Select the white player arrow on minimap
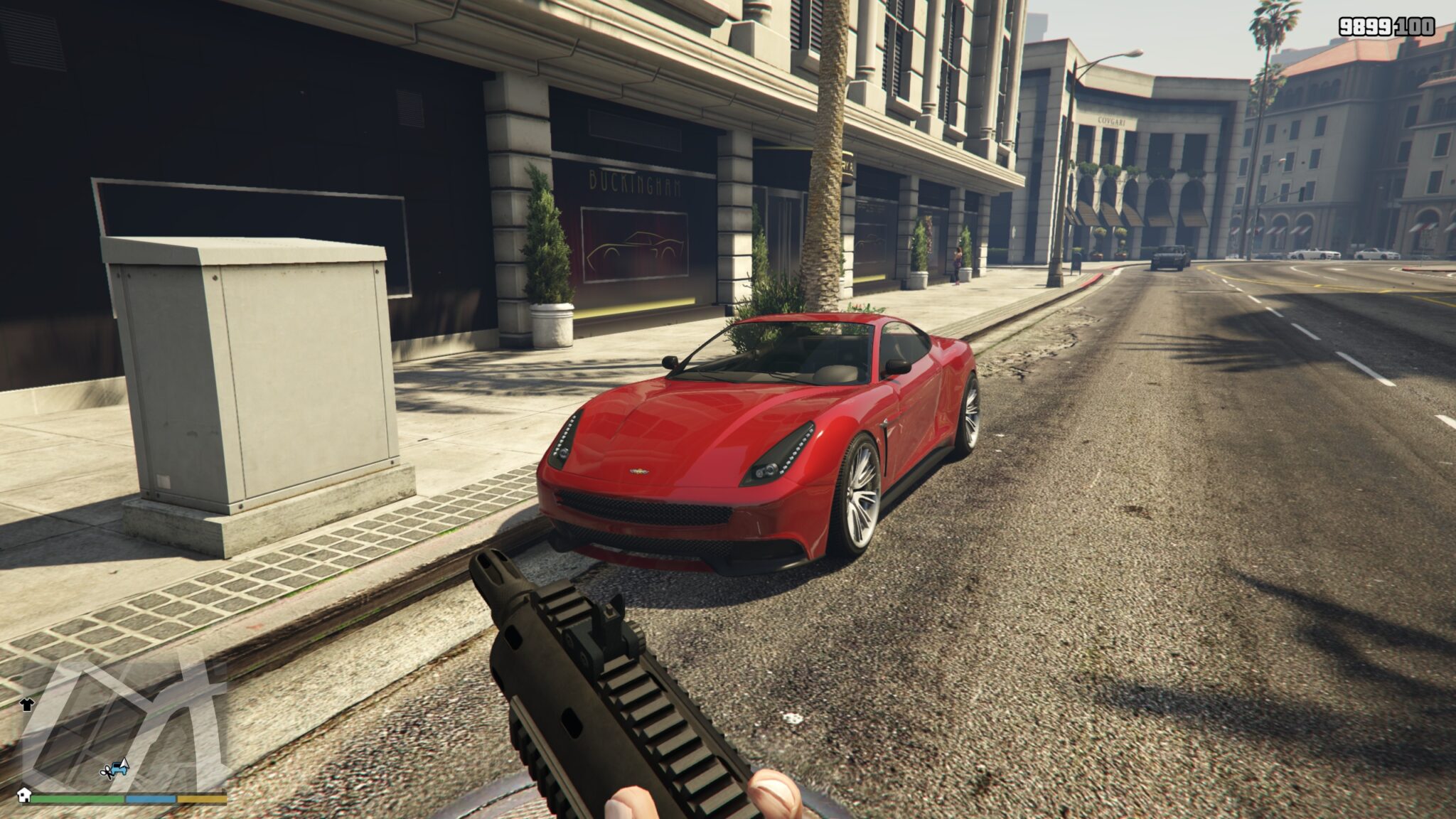Image resolution: width=1456 pixels, height=819 pixels. pos(124,764)
